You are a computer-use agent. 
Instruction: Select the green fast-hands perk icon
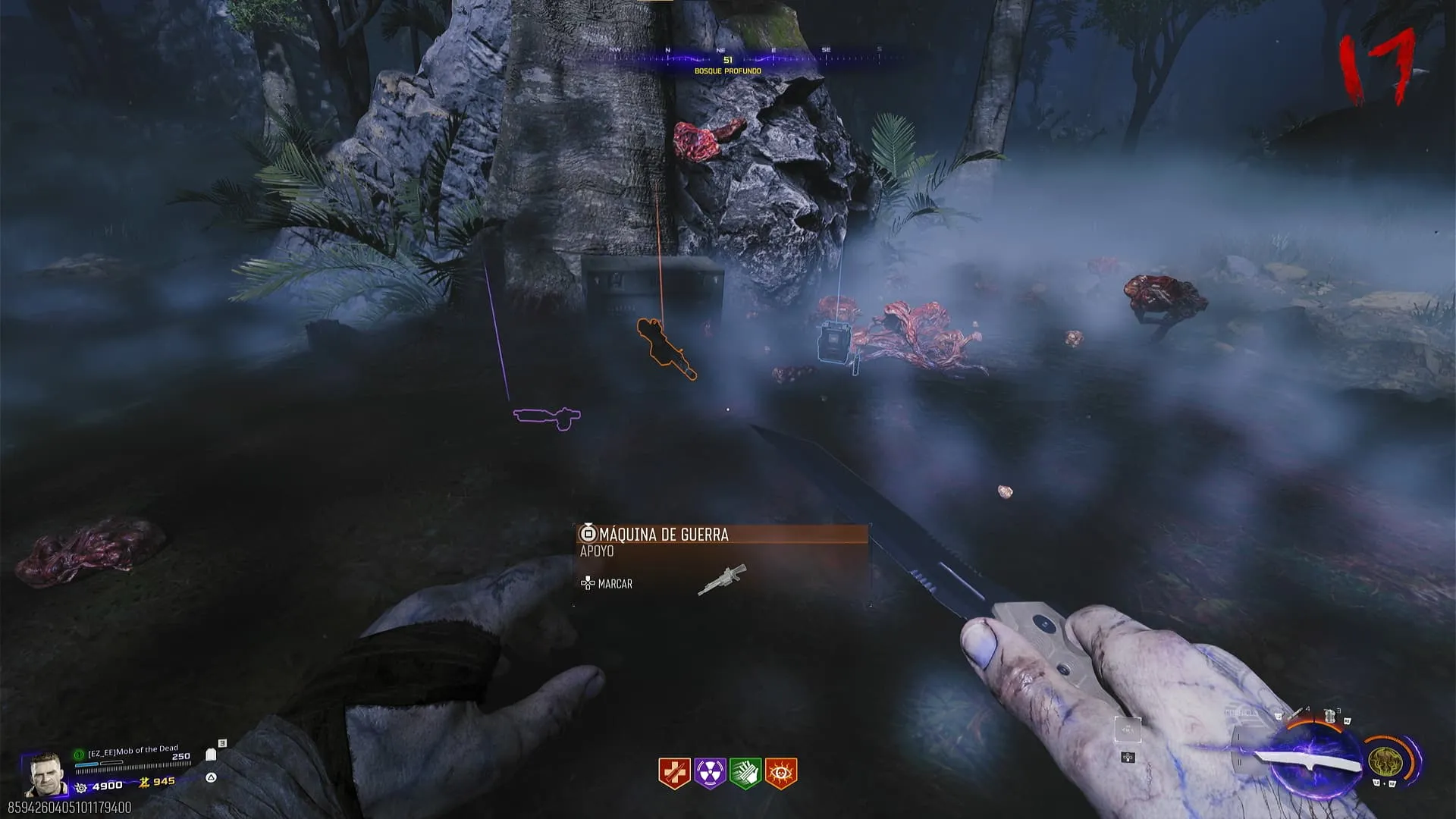point(745,773)
